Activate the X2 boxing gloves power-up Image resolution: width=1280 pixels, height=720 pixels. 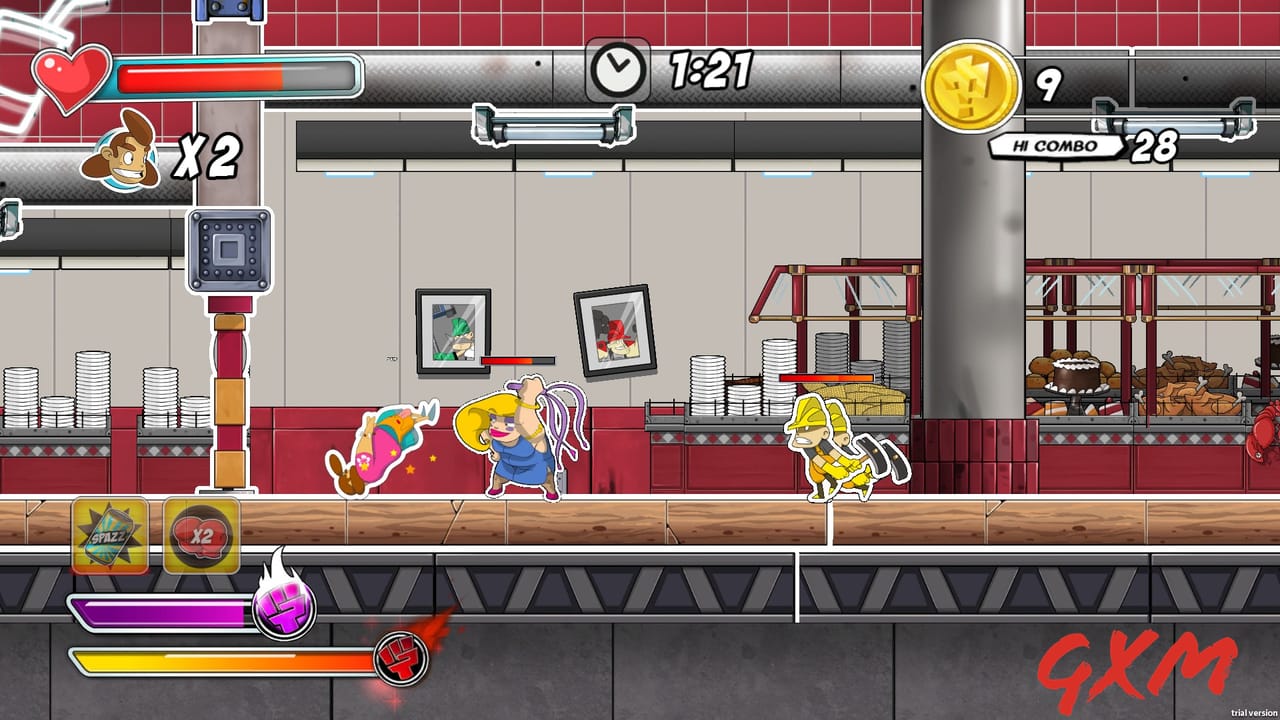point(200,535)
